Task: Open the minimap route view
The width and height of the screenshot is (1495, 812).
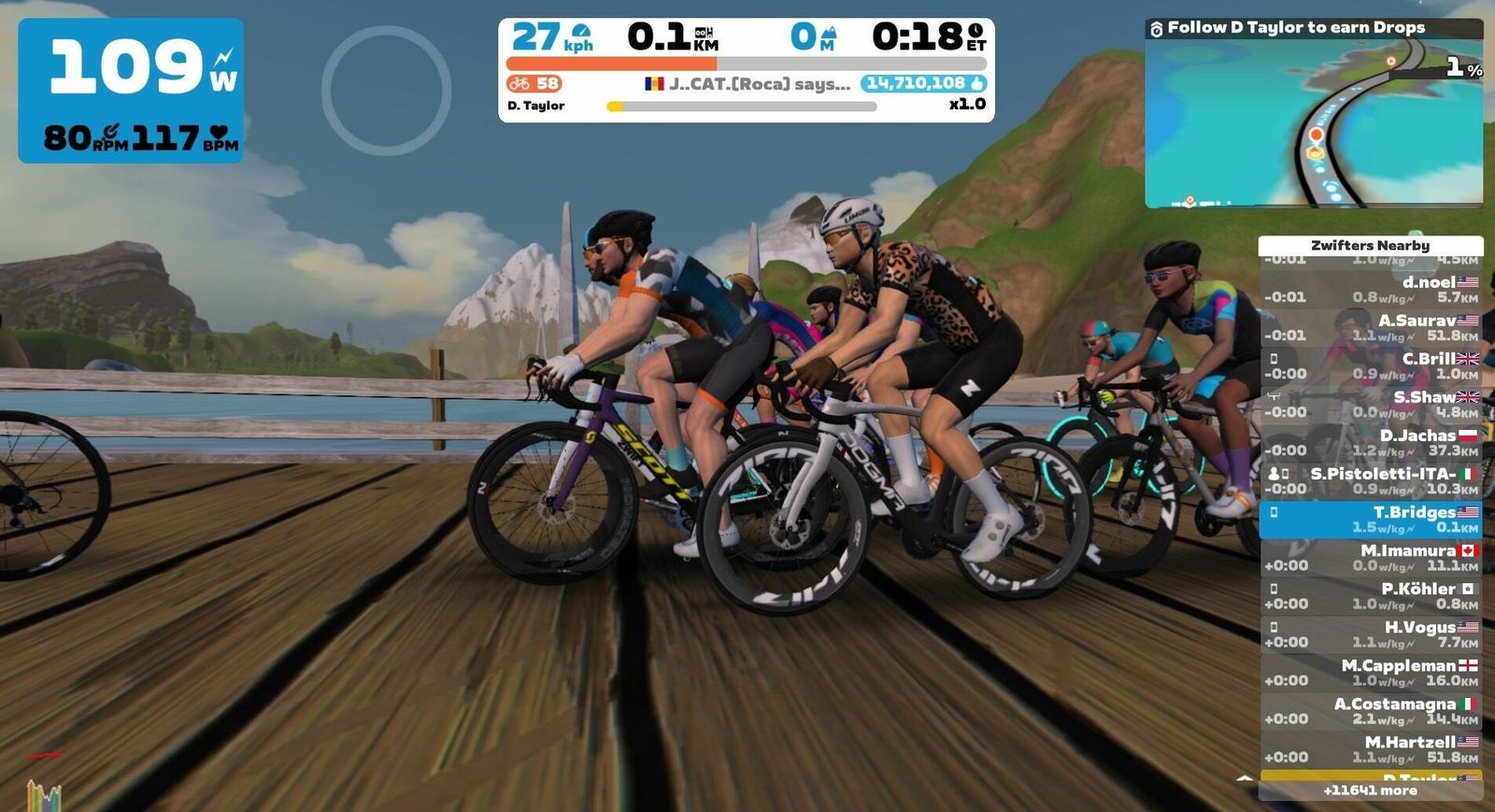Action: point(1313,123)
